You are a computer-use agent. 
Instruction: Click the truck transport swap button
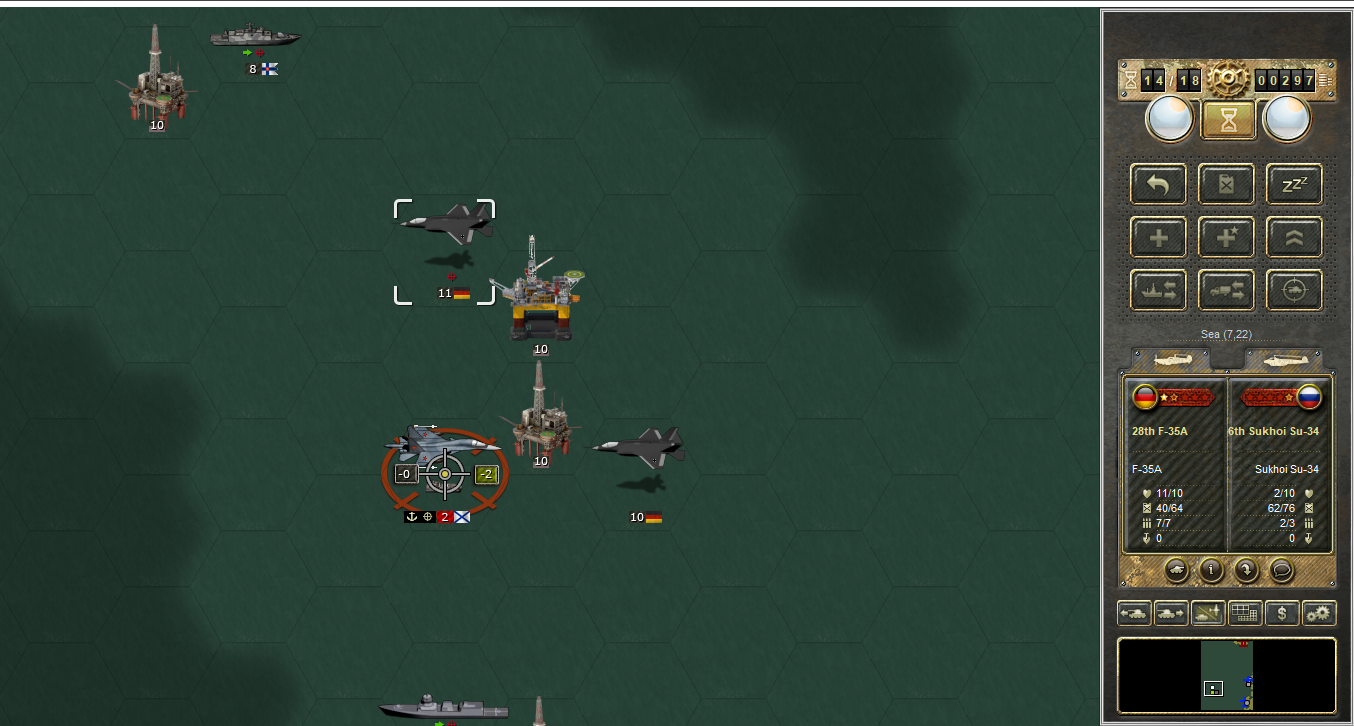tap(1227, 290)
